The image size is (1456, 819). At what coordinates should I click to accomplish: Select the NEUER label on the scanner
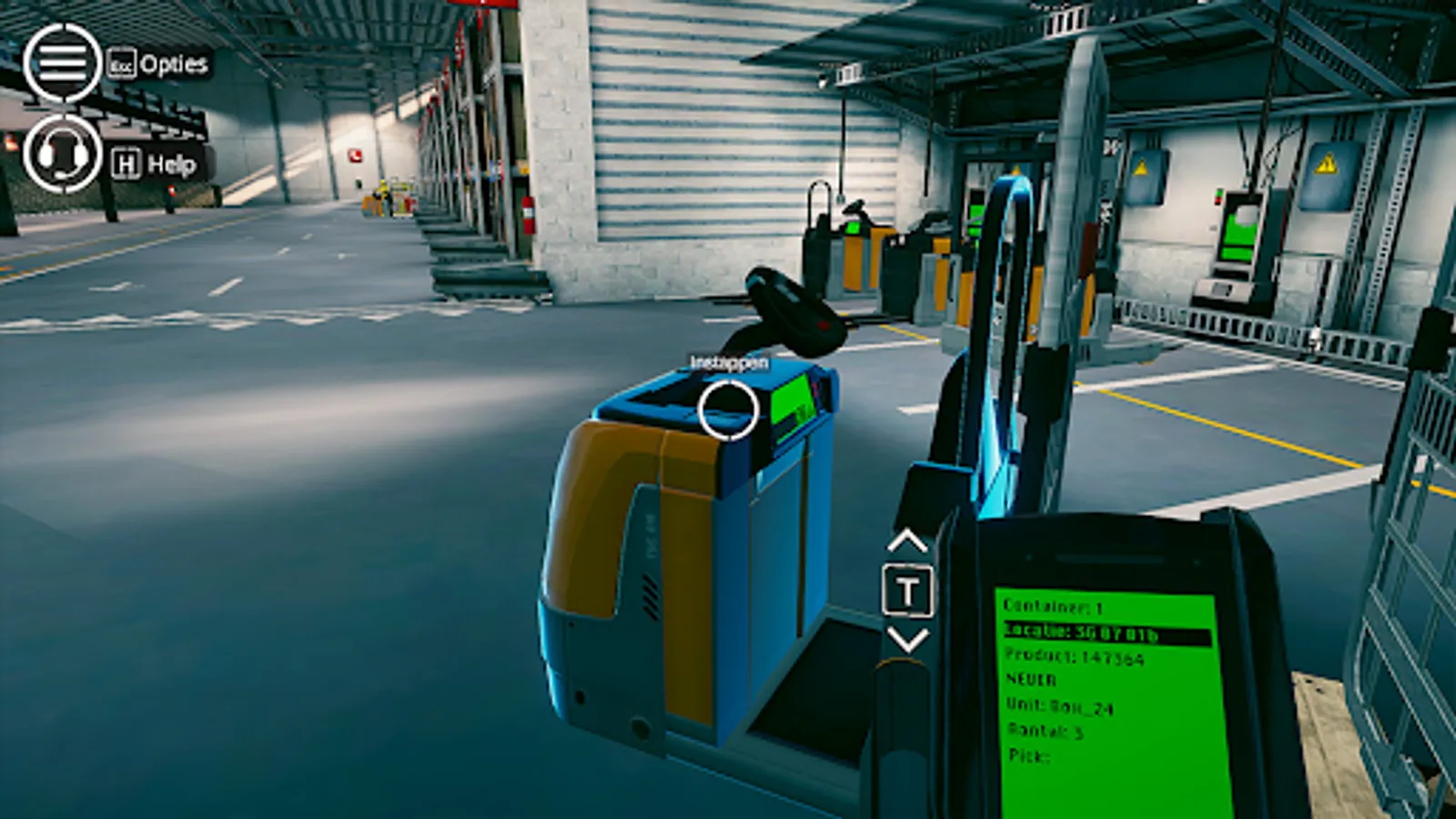1029,678
